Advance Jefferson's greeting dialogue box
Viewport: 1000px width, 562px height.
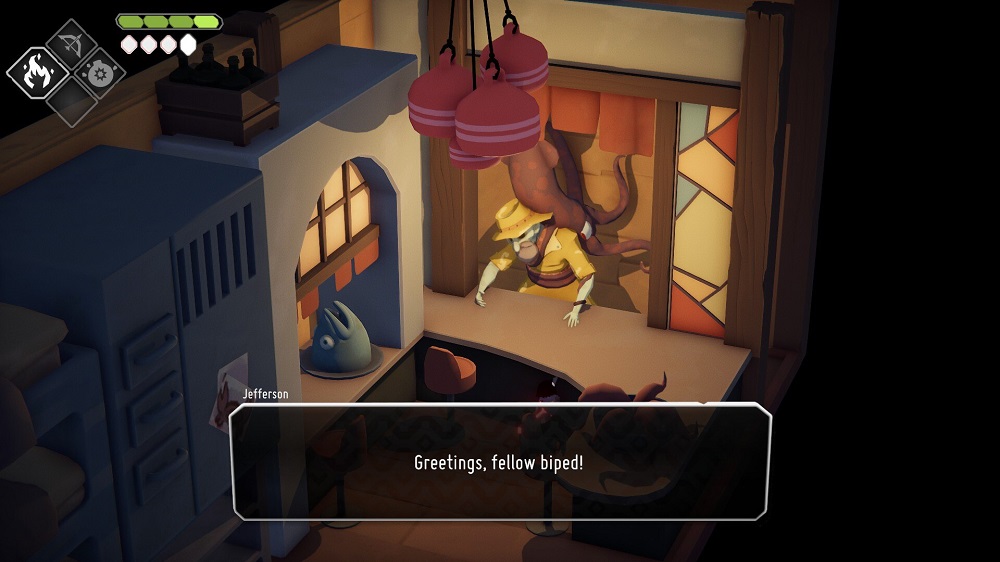[x=501, y=462]
